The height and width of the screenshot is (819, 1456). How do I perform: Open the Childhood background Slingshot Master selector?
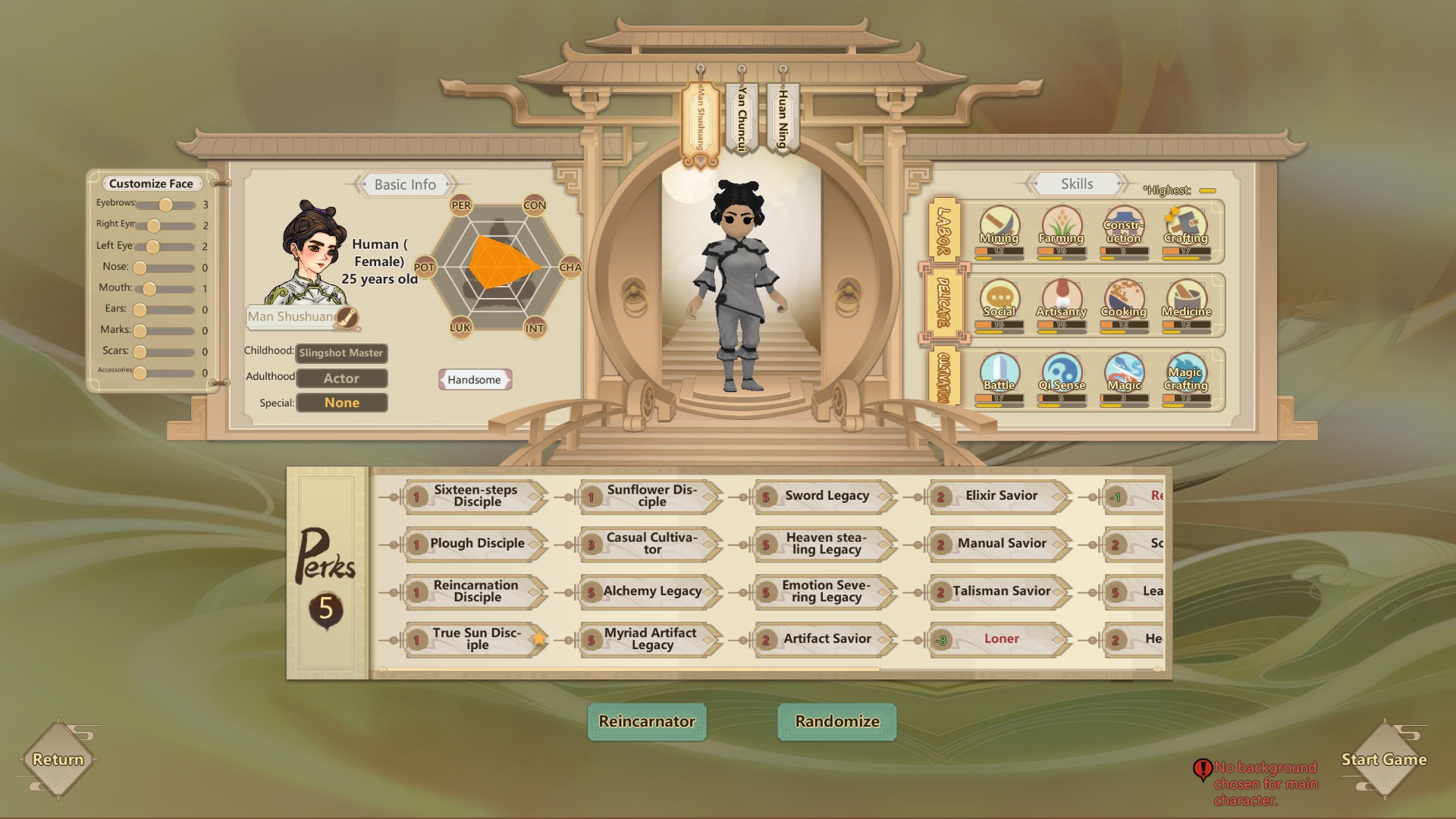tap(340, 353)
